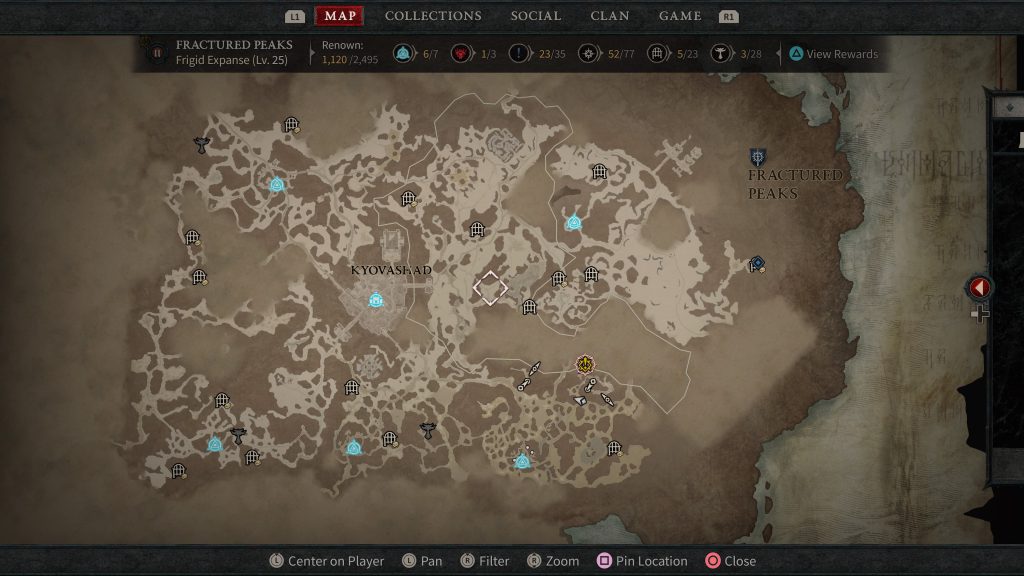Image resolution: width=1024 pixels, height=576 pixels.
Task: Click the Fractured Peaks region shield icon
Action: coord(758,157)
